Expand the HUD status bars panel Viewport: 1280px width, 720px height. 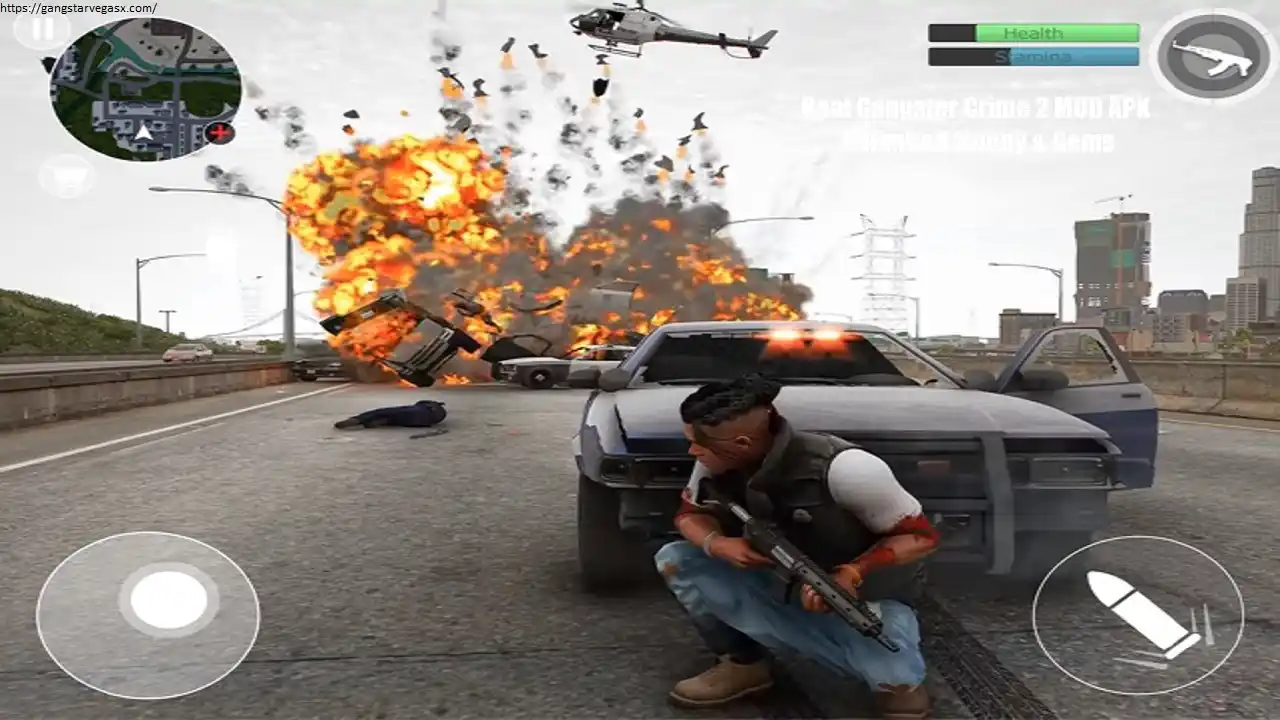(x=1035, y=45)
